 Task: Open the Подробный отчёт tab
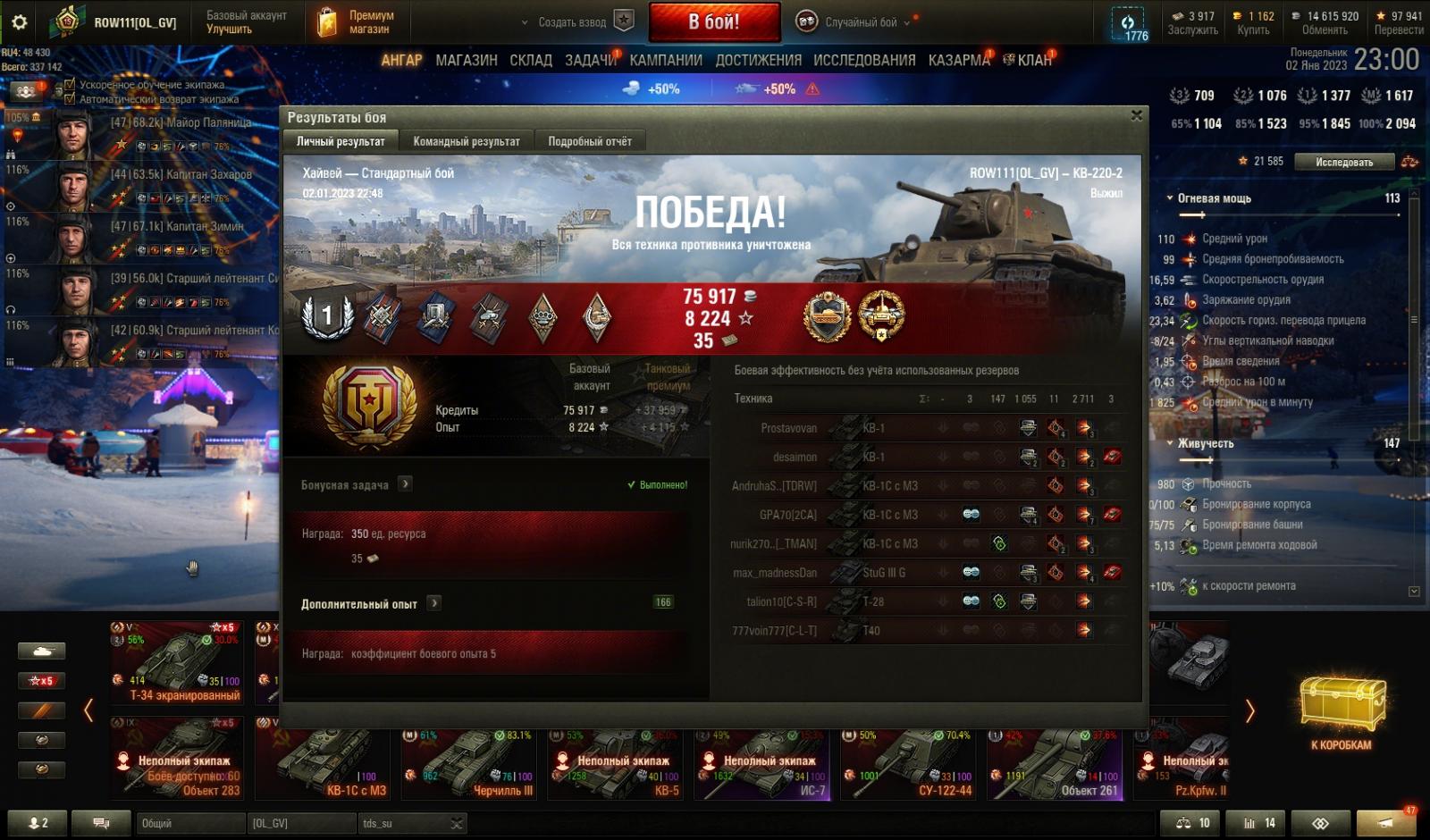tap(589, 141)
